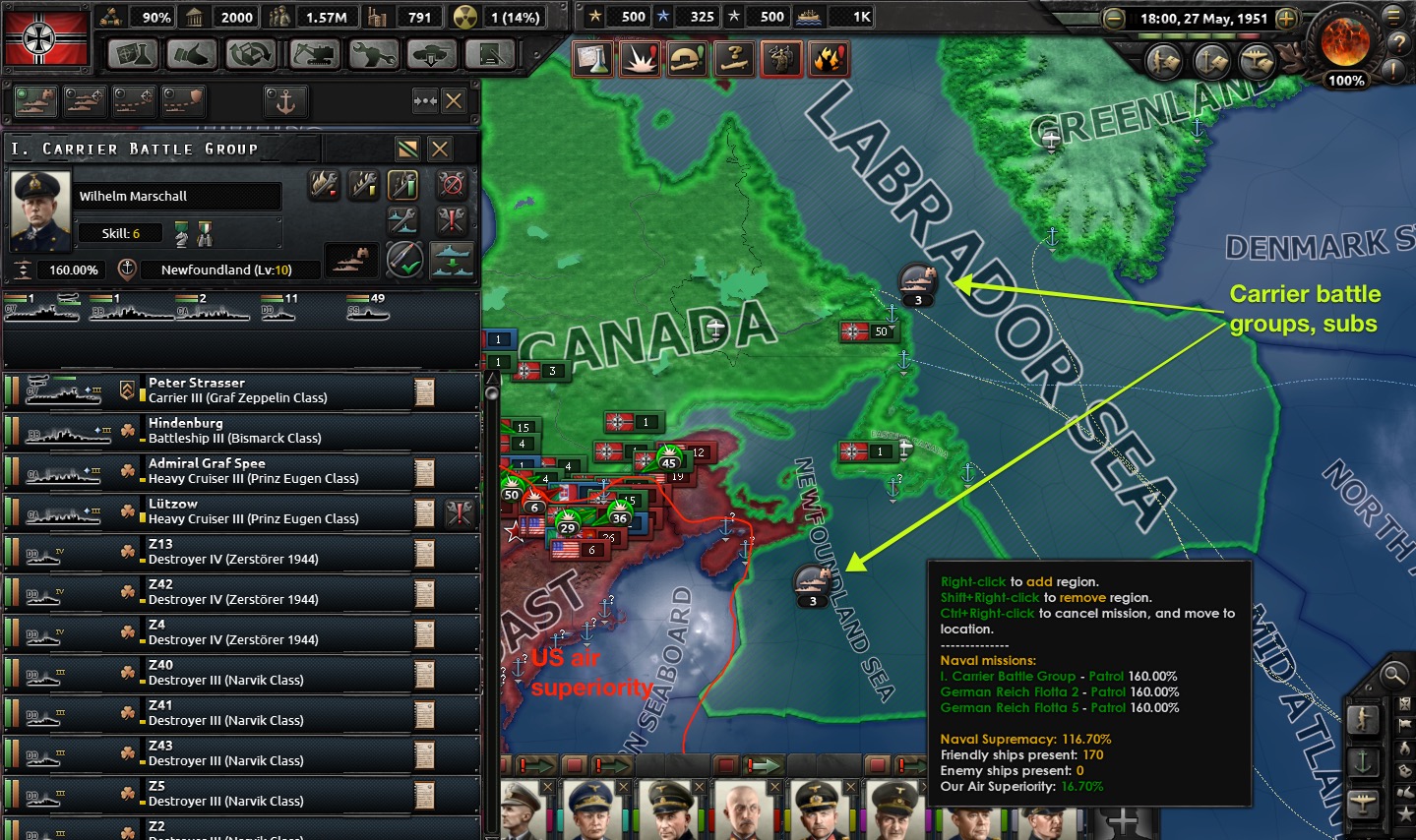Open the Research menu with flask icon
This screenshot has width=1416, height=840.
[133, 54]
